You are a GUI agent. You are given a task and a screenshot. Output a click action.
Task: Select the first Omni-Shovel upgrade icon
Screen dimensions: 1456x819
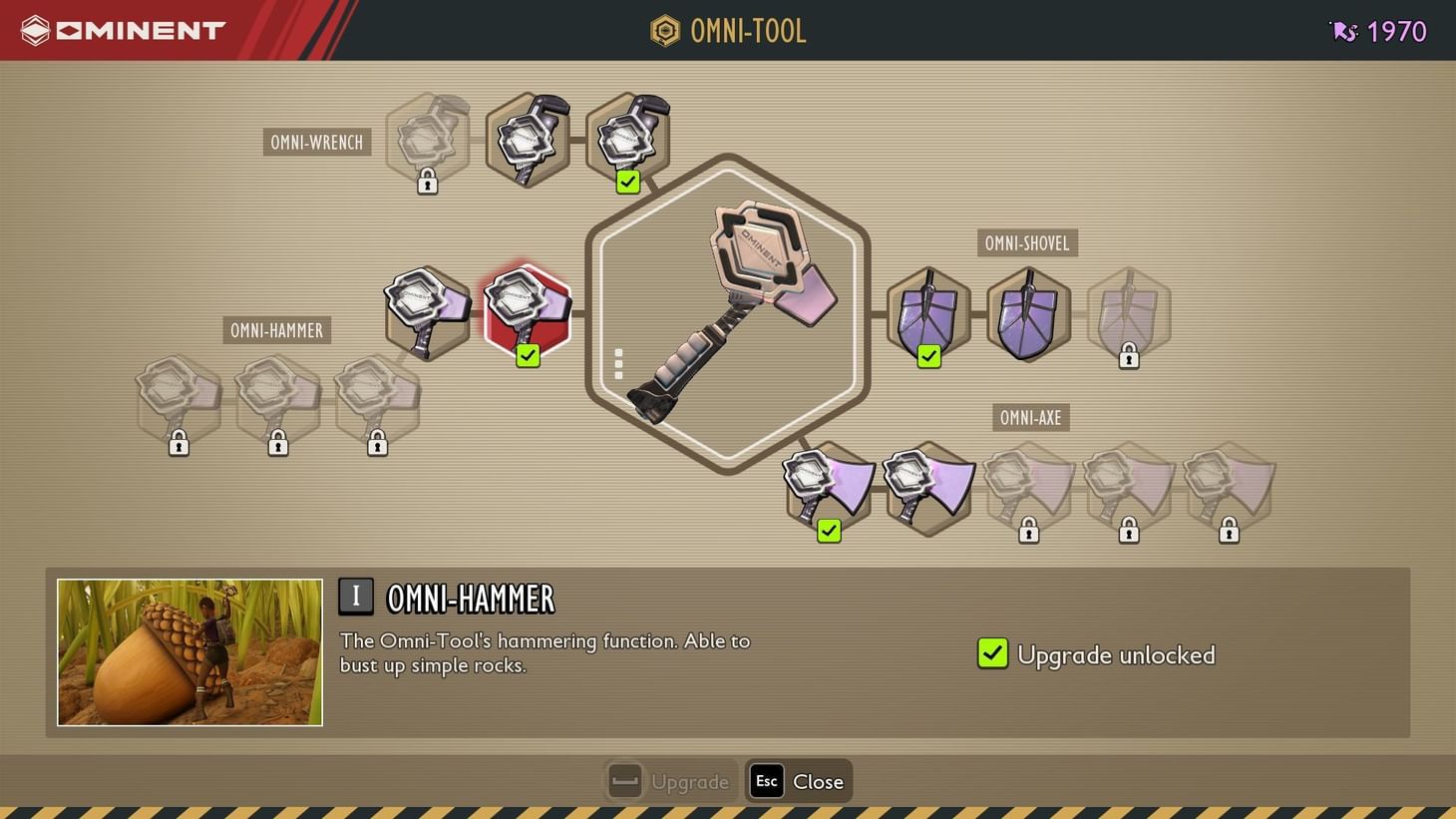pos(927,314)
